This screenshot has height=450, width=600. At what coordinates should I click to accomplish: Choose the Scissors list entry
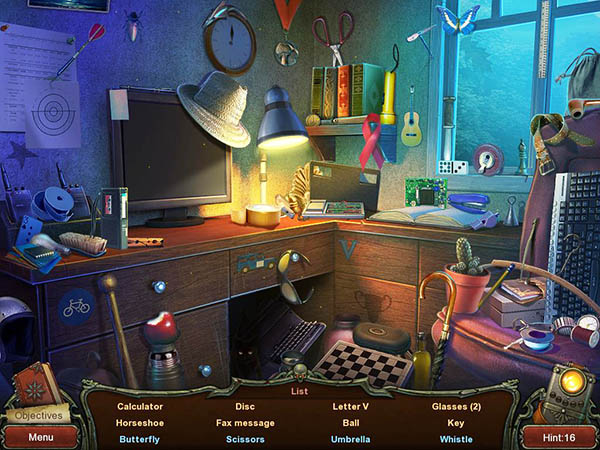coord(245,439)
